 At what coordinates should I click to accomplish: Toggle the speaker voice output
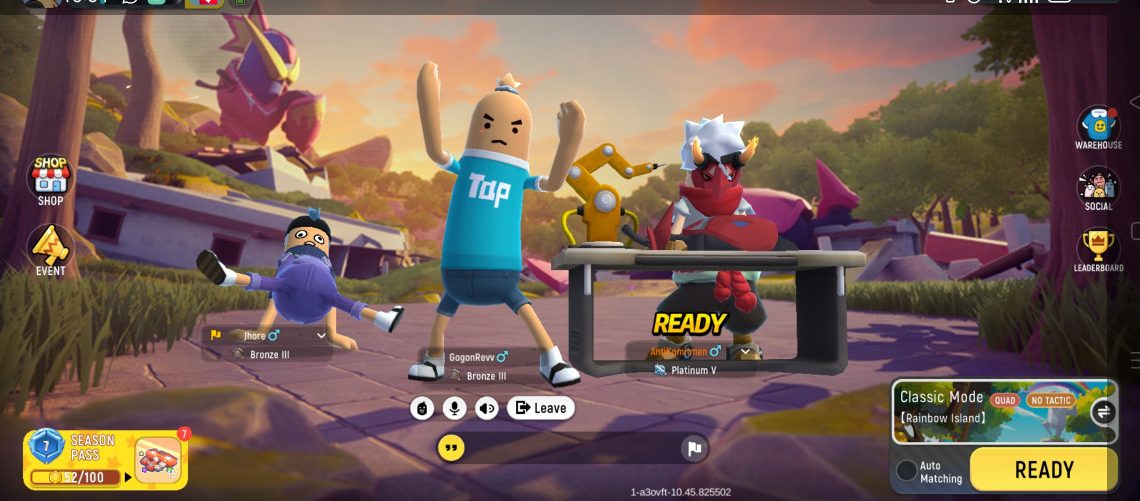[x=487, y=408]
